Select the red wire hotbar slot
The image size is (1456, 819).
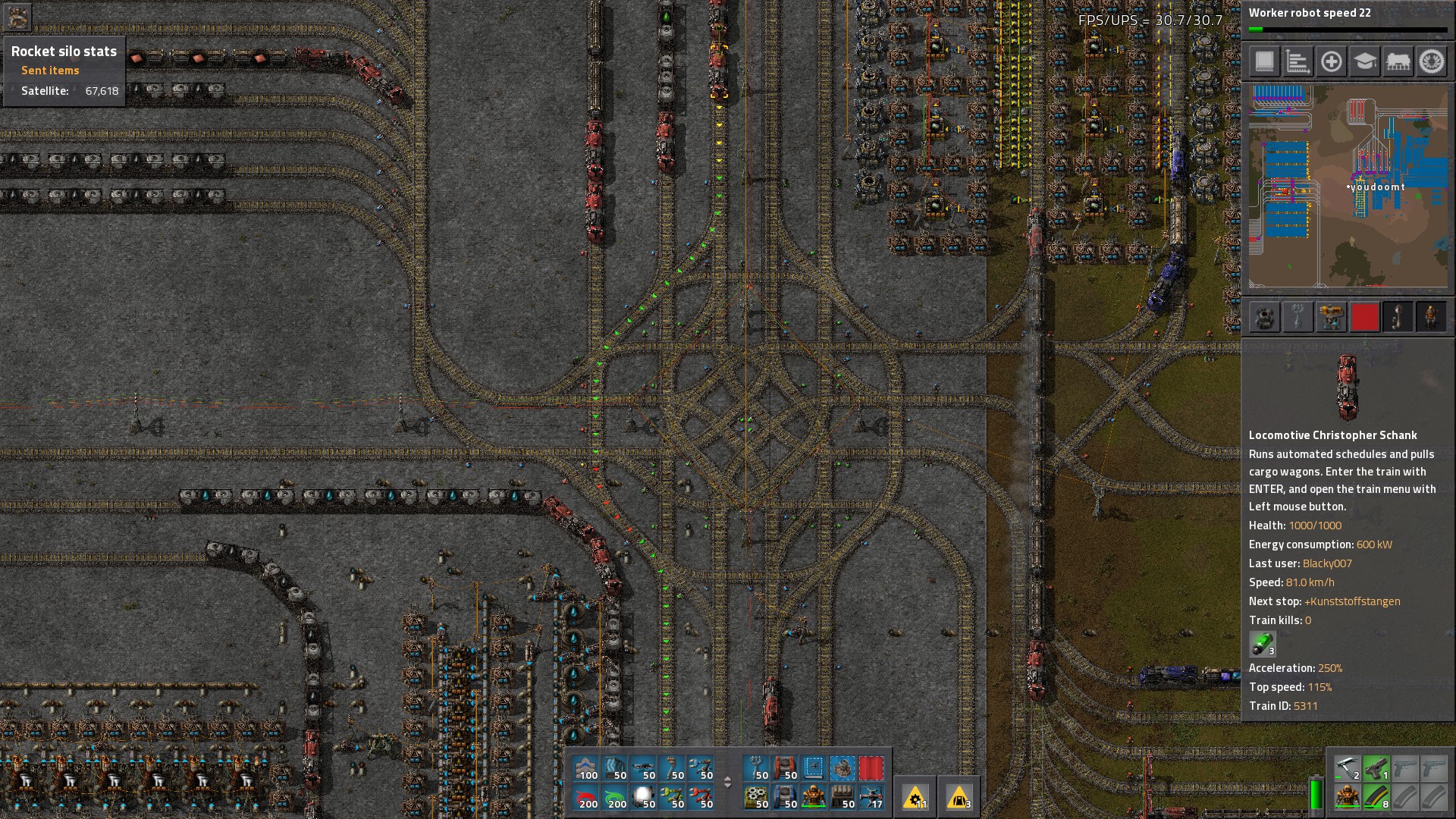pos(588,796)
